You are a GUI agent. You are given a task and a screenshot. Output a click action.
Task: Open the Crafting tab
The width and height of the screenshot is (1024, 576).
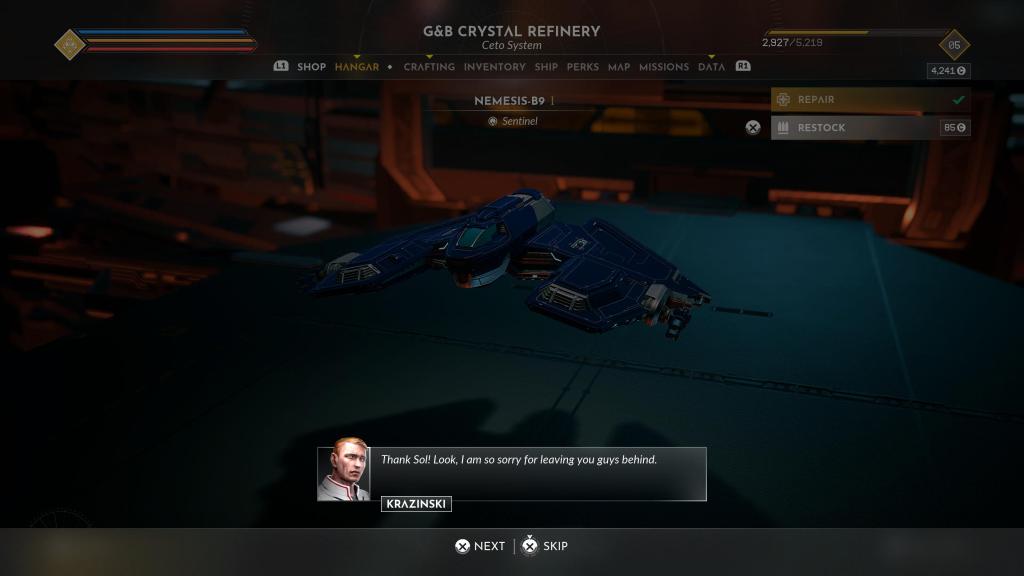429,67
